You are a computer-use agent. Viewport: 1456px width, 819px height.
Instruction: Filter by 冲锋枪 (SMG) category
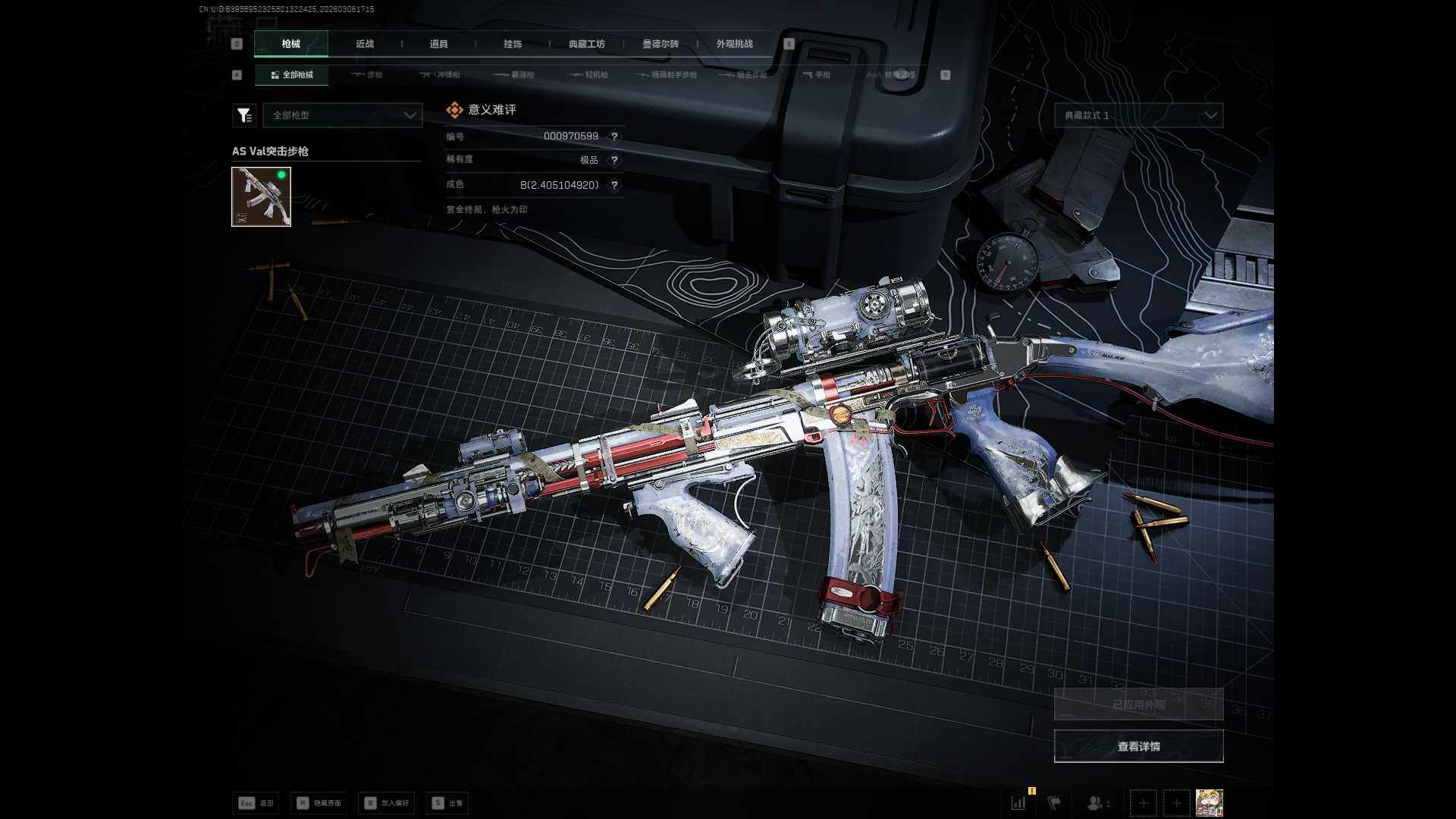[441, 75]
